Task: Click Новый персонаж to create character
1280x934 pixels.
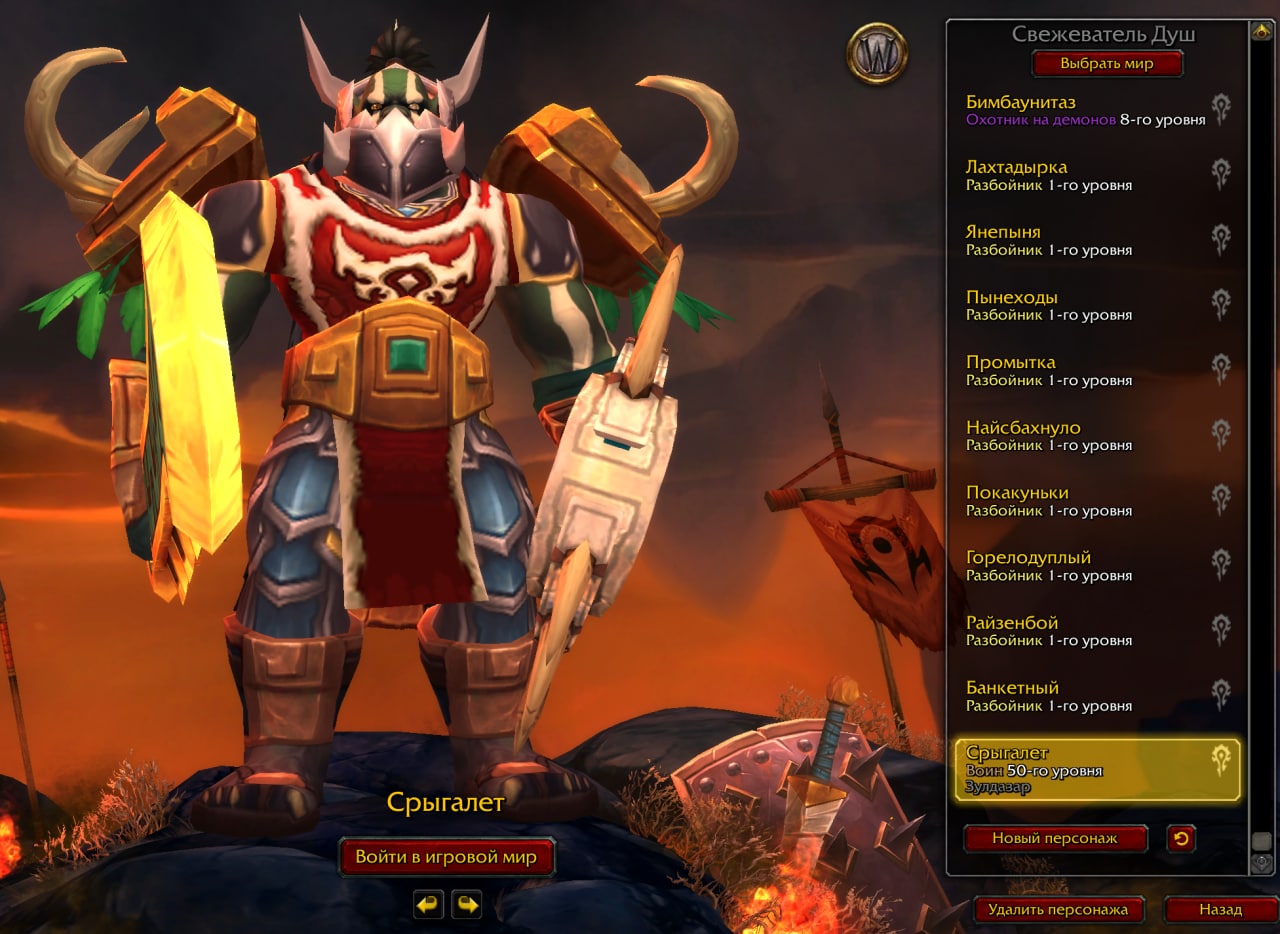Action: (1055, 838)
